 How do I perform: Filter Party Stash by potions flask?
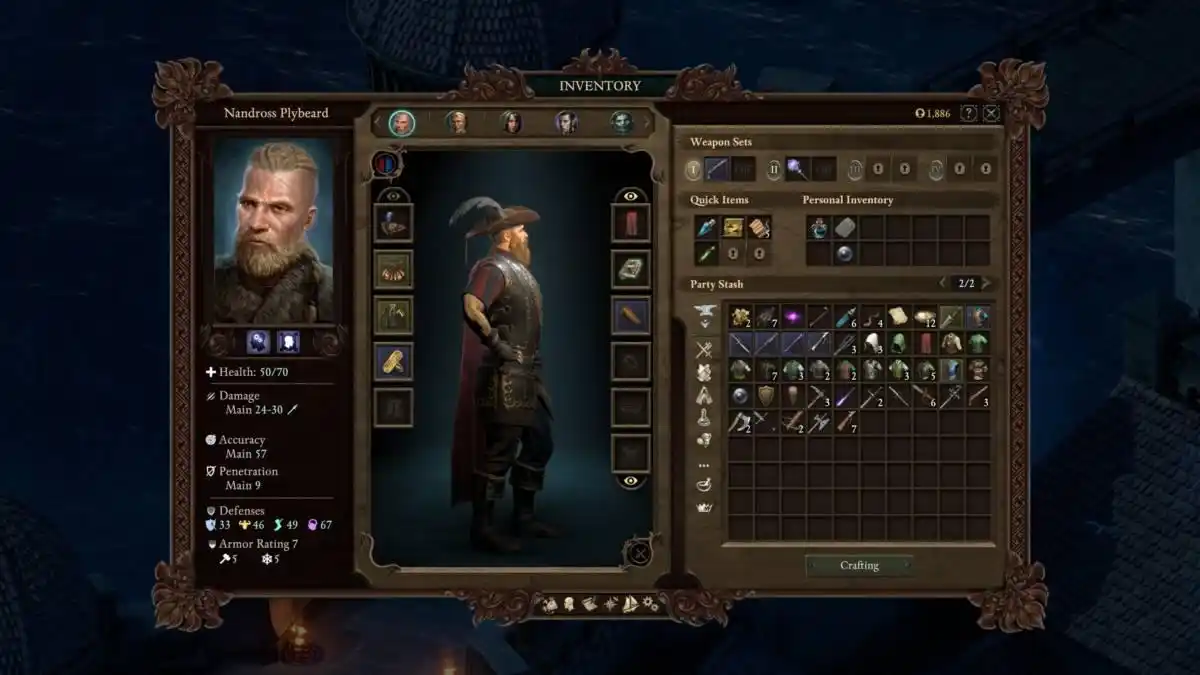pyautogui.click(x=704, y=419)
